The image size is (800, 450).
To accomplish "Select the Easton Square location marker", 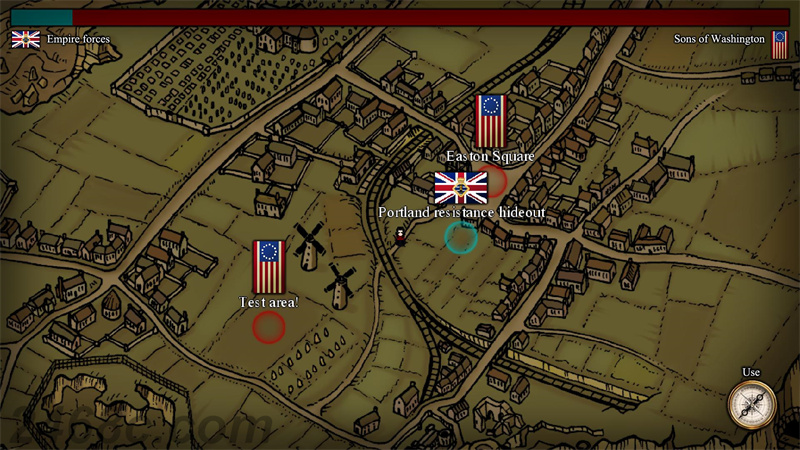I will pyautogui.click(x=492, y=181).
